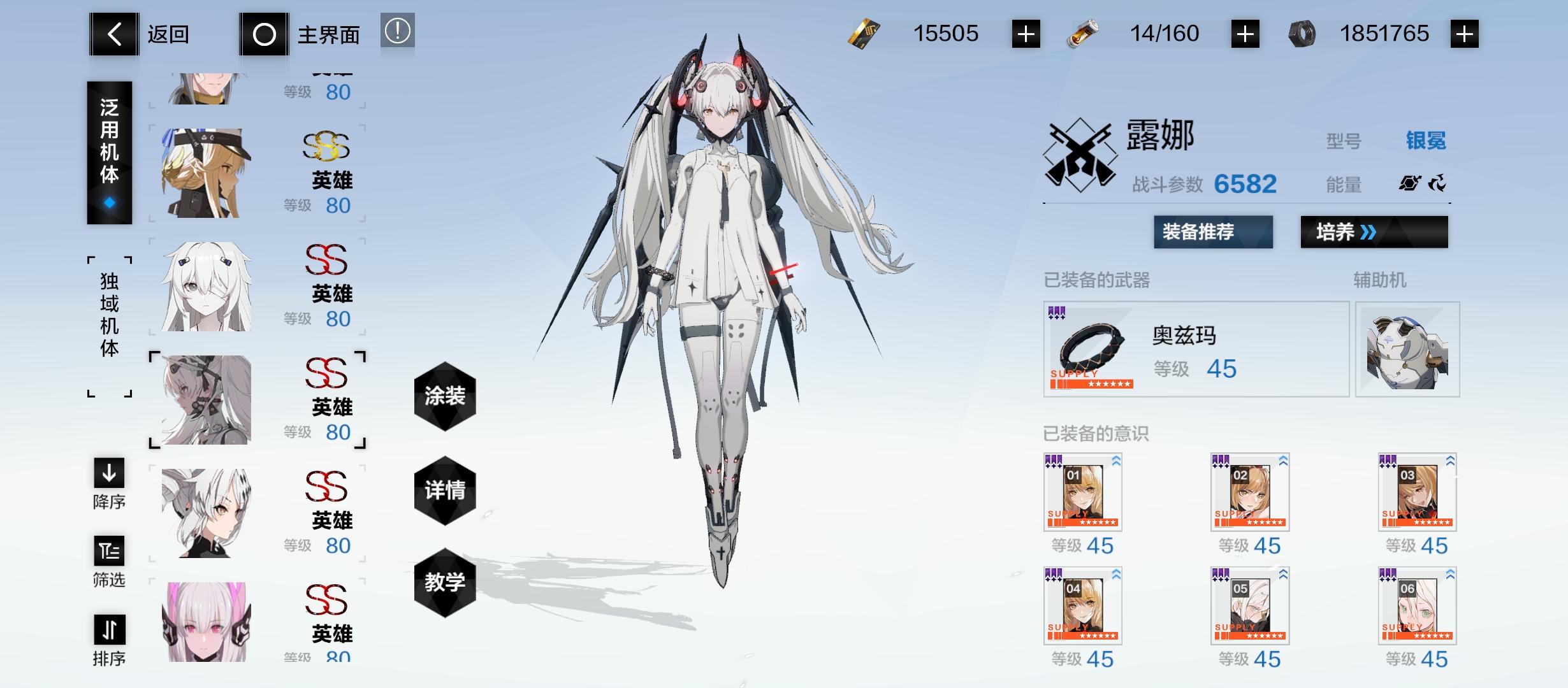Image resolution: width=1568 pixels, height=688 pixels.
Task: Open the 涂装 coating menu
Action: [x=444, y=395]
